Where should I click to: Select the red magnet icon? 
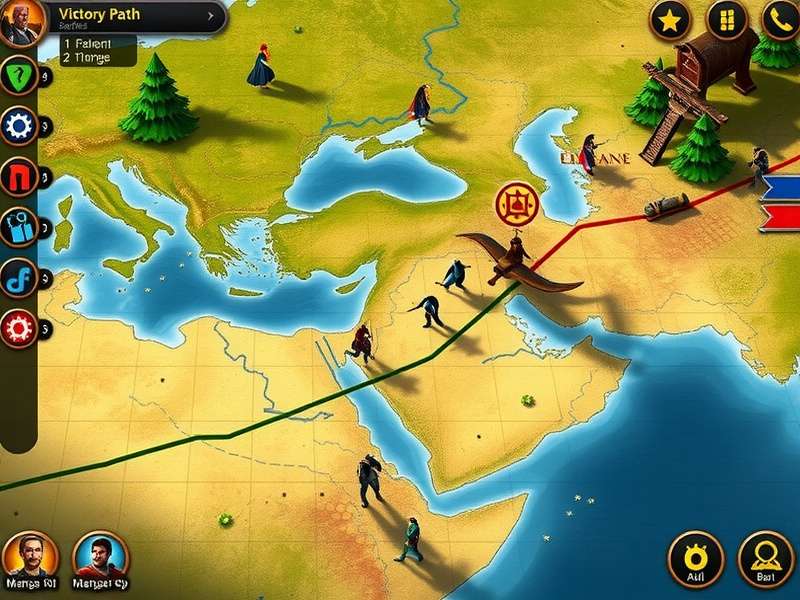18,177
